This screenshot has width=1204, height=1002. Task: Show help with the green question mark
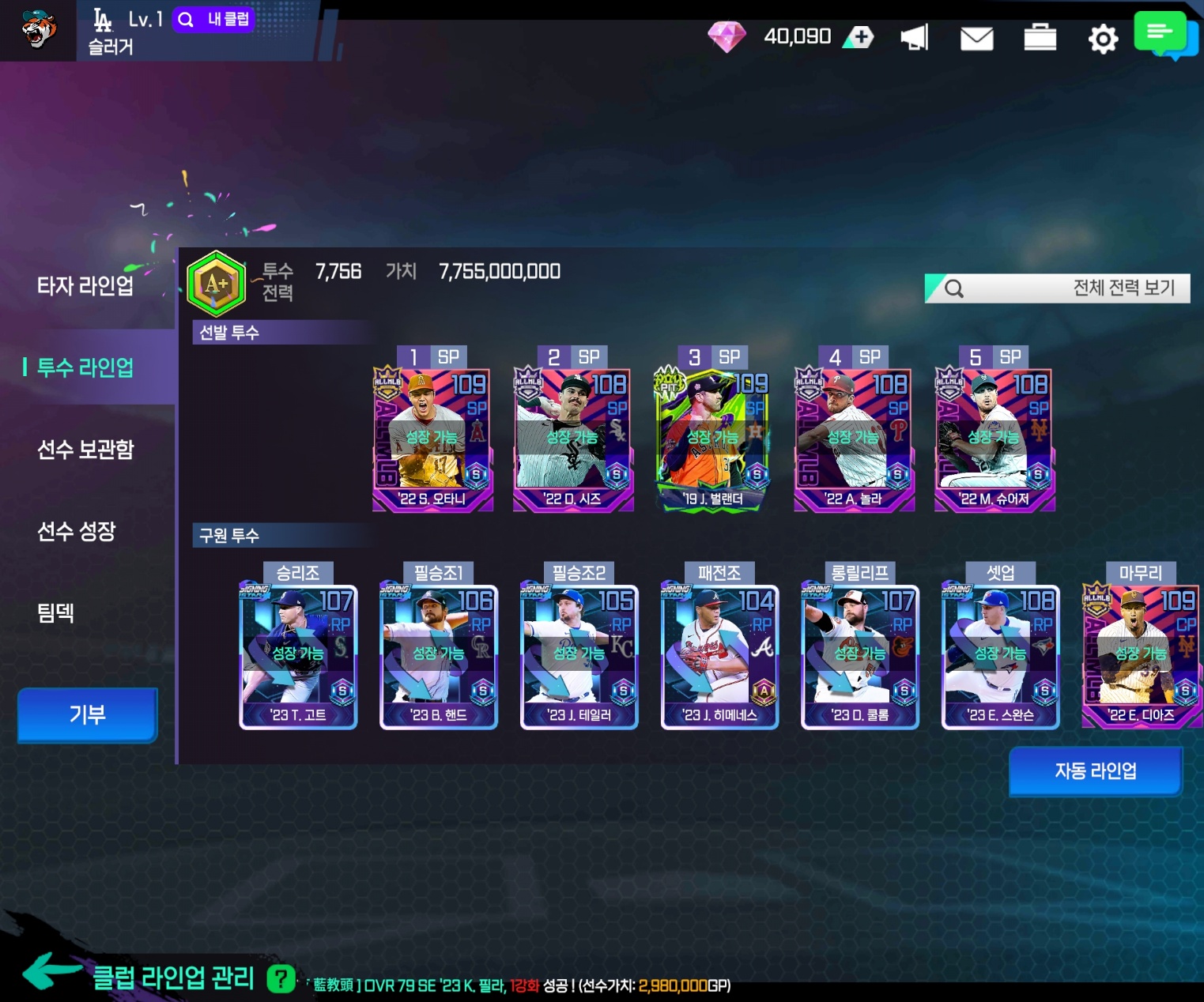click(281, 979)
